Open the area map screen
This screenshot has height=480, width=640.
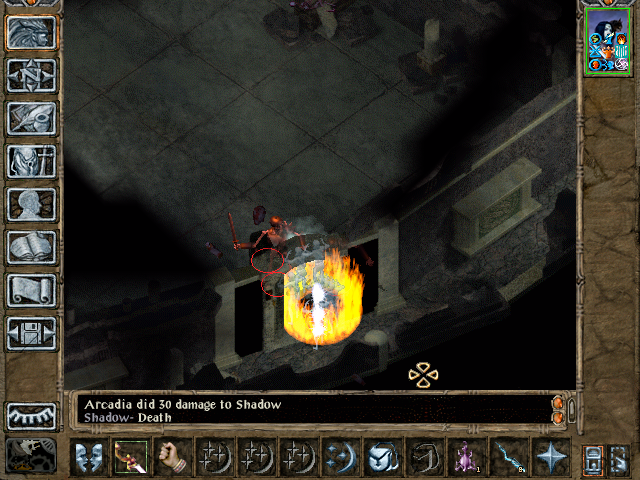32,75
